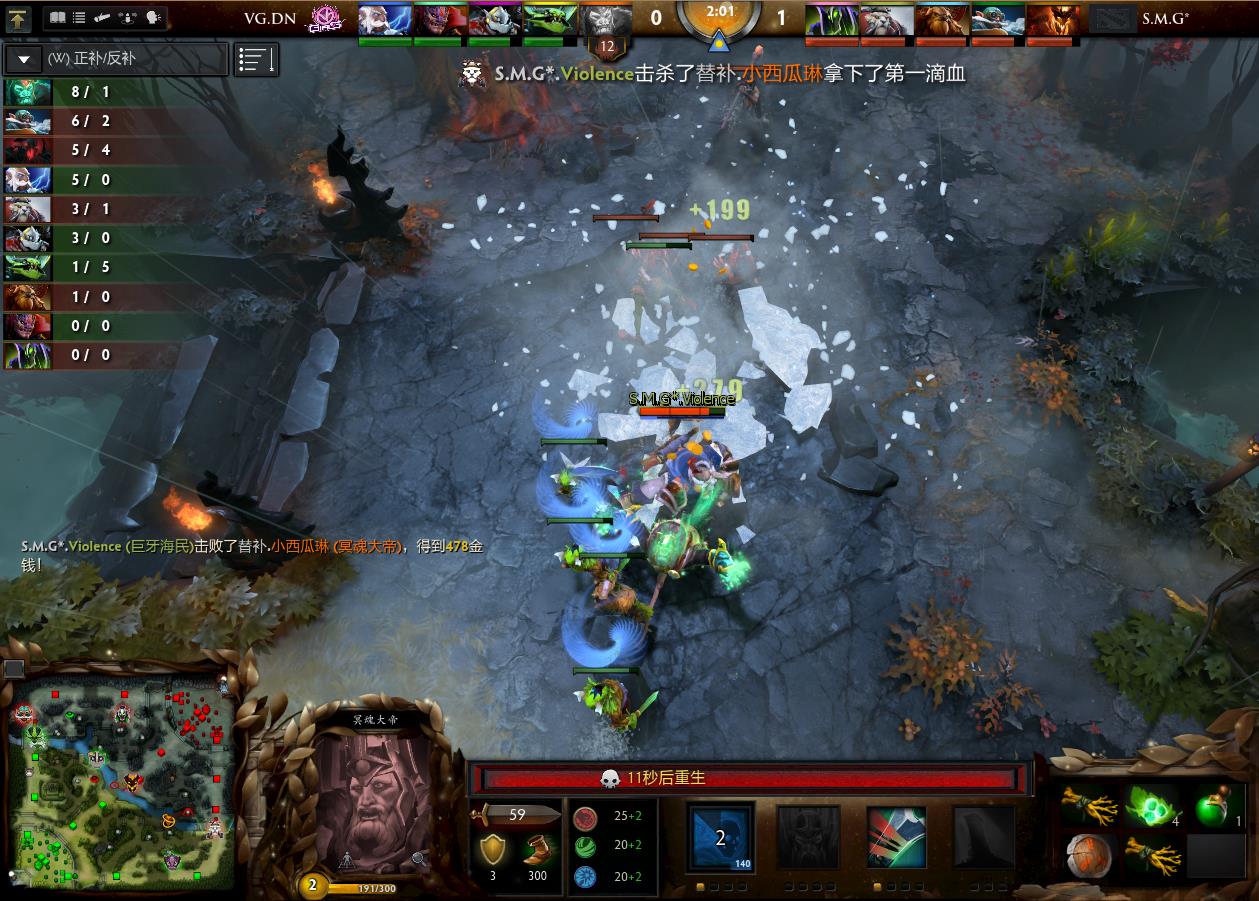
Task: Open the dashboard arrow button in top-left corner
Action: 19,18
